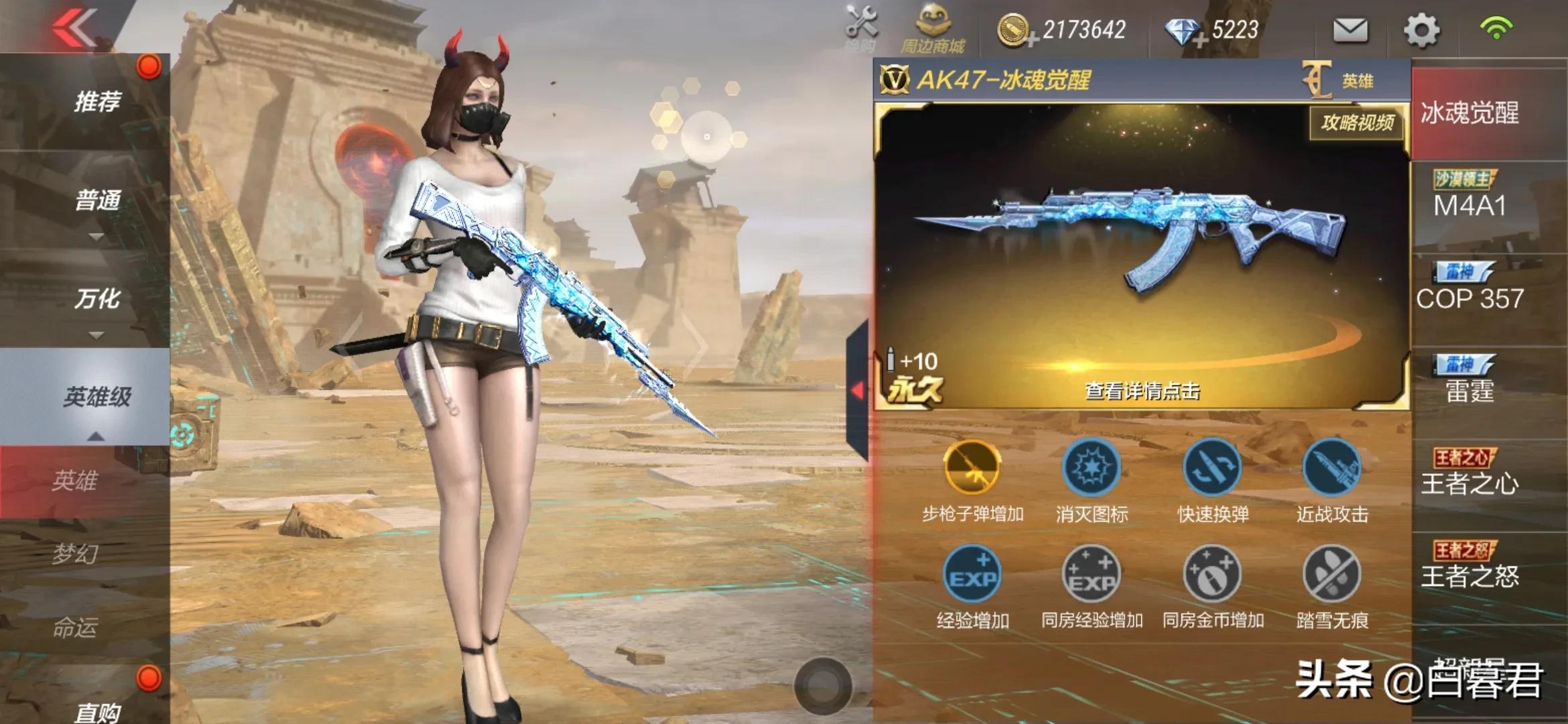This screenshot has width=1568, height=724.
Task: Expand the 万化 weapon category
Action: click(97, 300)
